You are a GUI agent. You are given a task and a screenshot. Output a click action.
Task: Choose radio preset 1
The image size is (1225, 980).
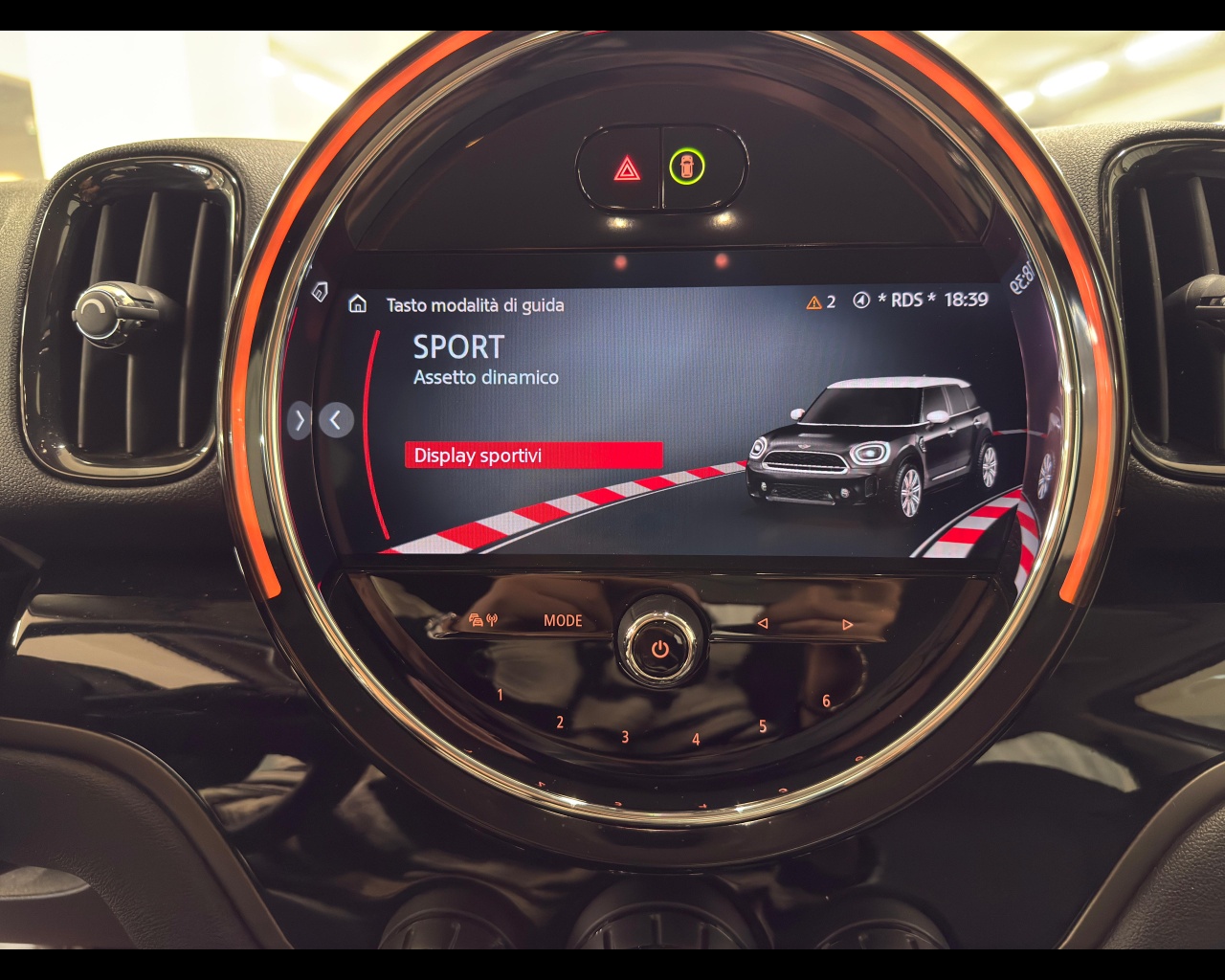pos(500,696)
